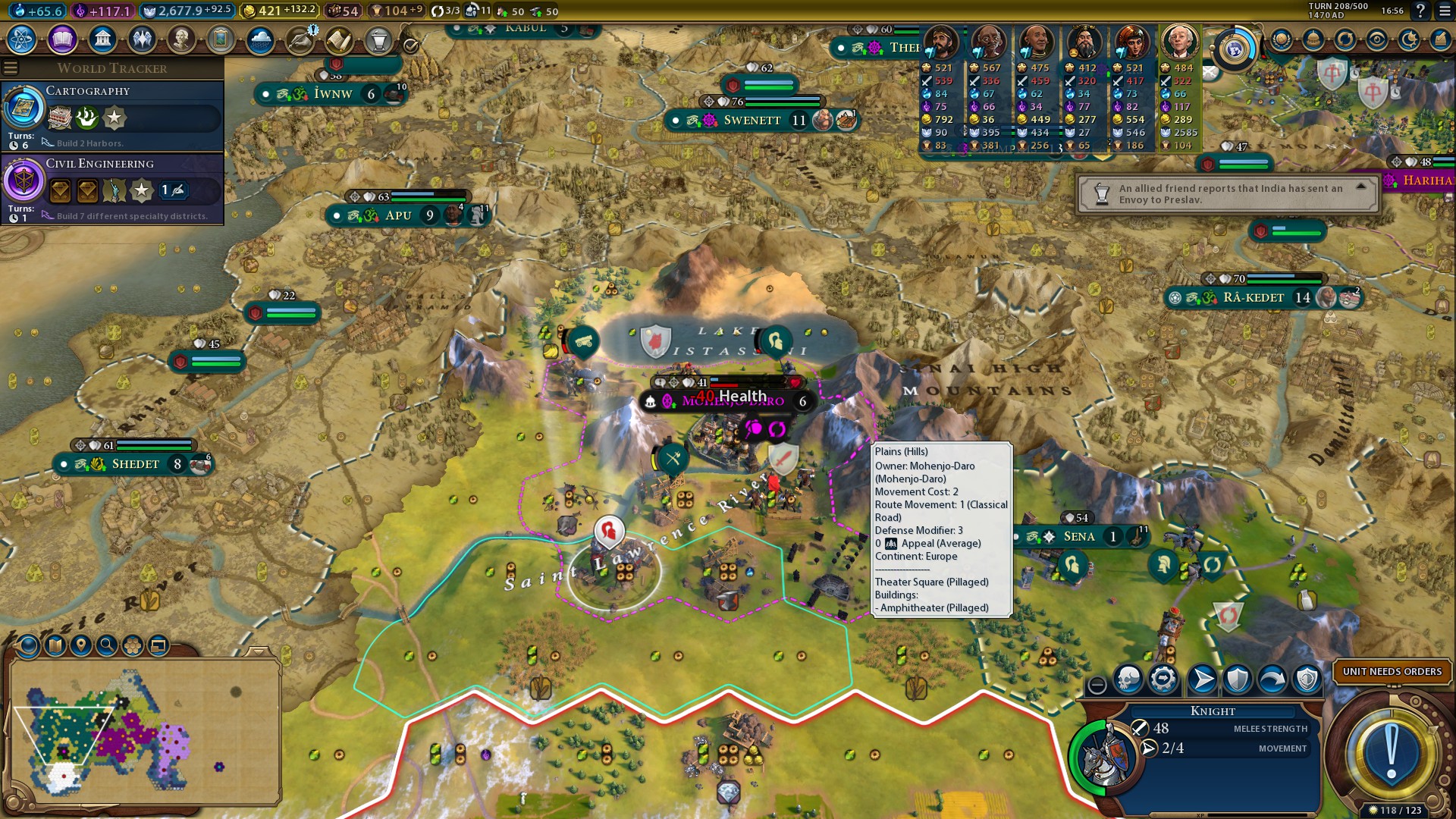Fortify the Knight using half-shield icon
1456x819 pixels.
[1238, 679]
